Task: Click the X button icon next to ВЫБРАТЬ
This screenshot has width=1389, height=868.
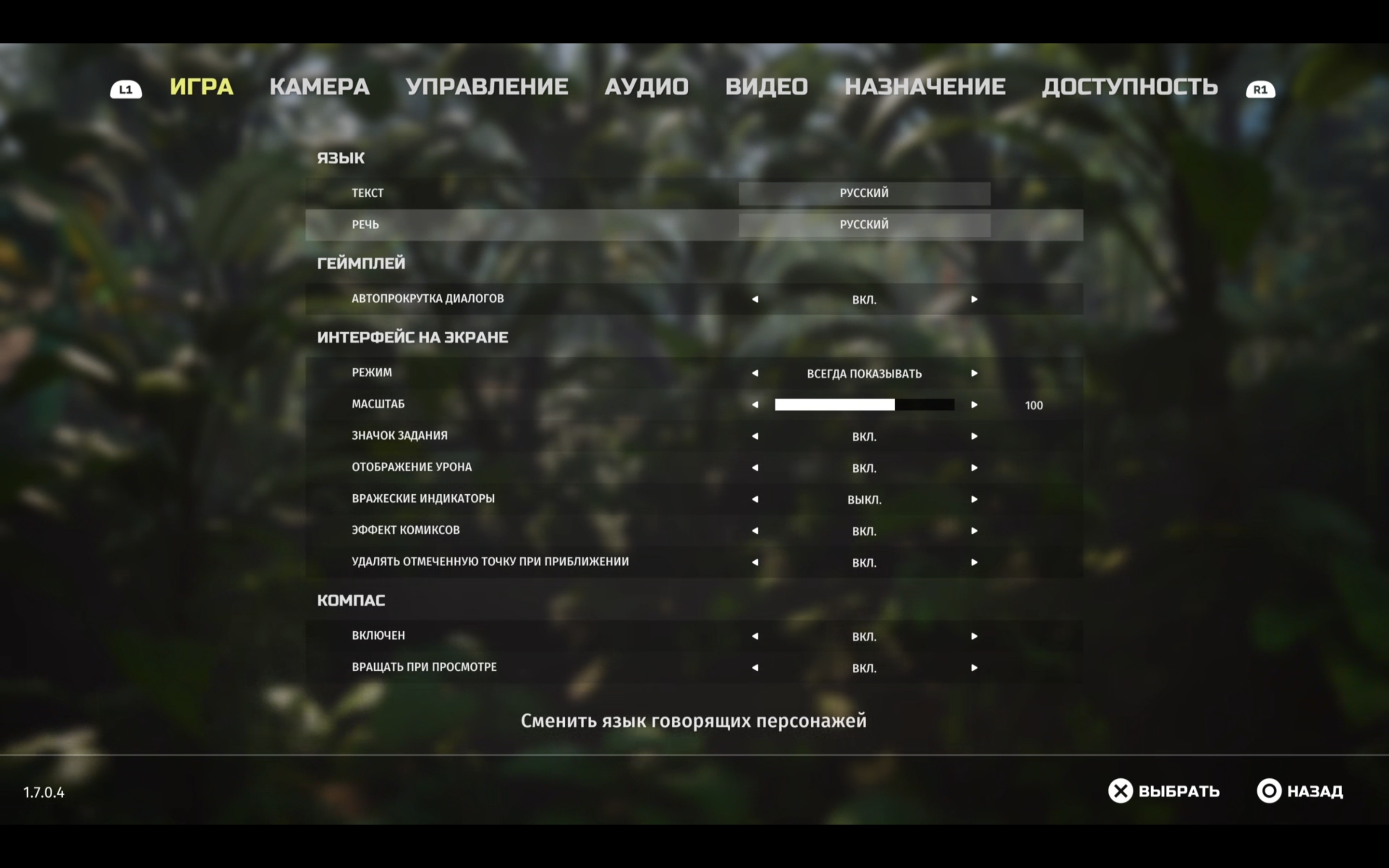Action: coord(1120,791)
